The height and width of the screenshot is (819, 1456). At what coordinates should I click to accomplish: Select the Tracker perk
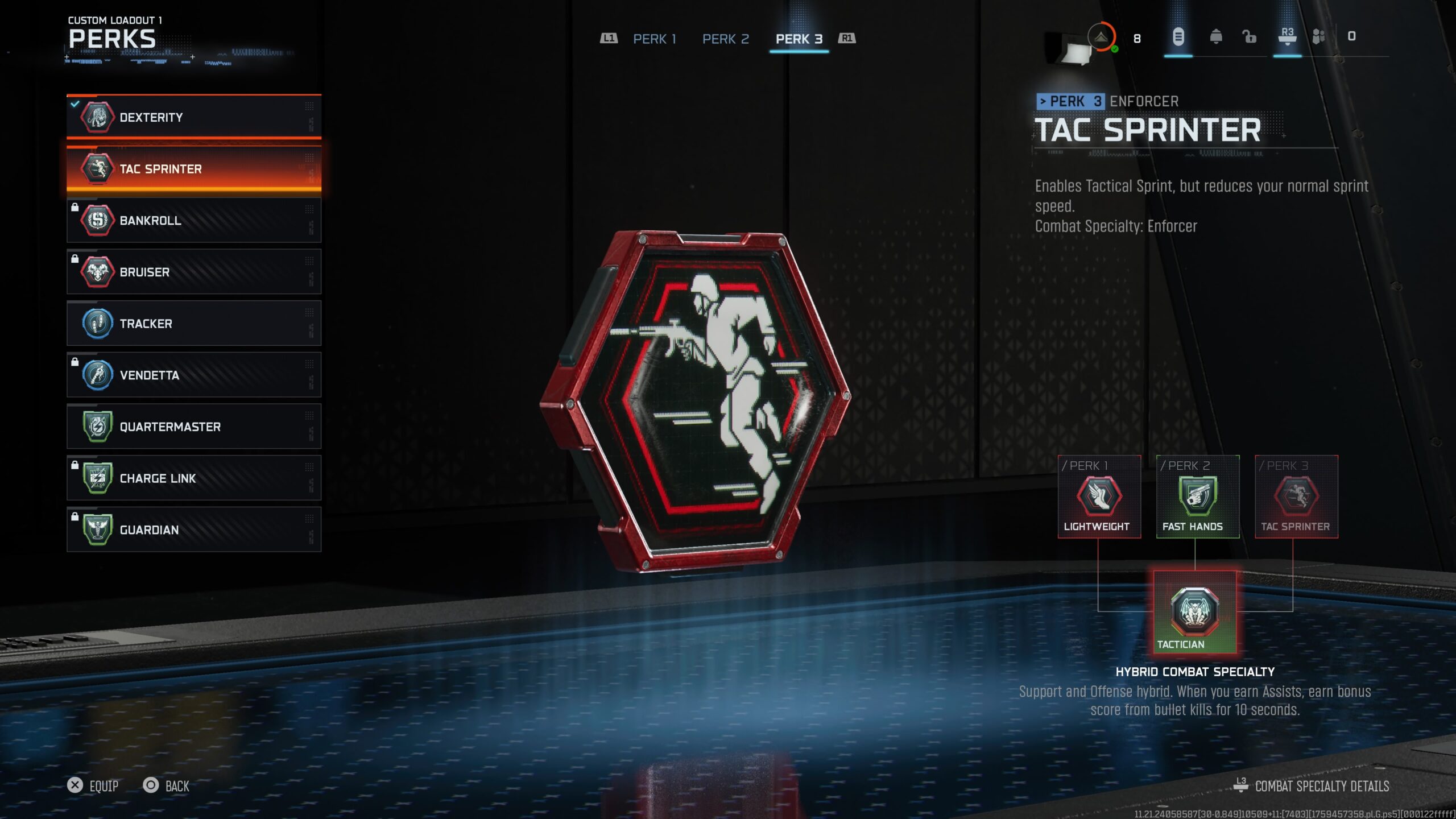click(x=193, y=324)
